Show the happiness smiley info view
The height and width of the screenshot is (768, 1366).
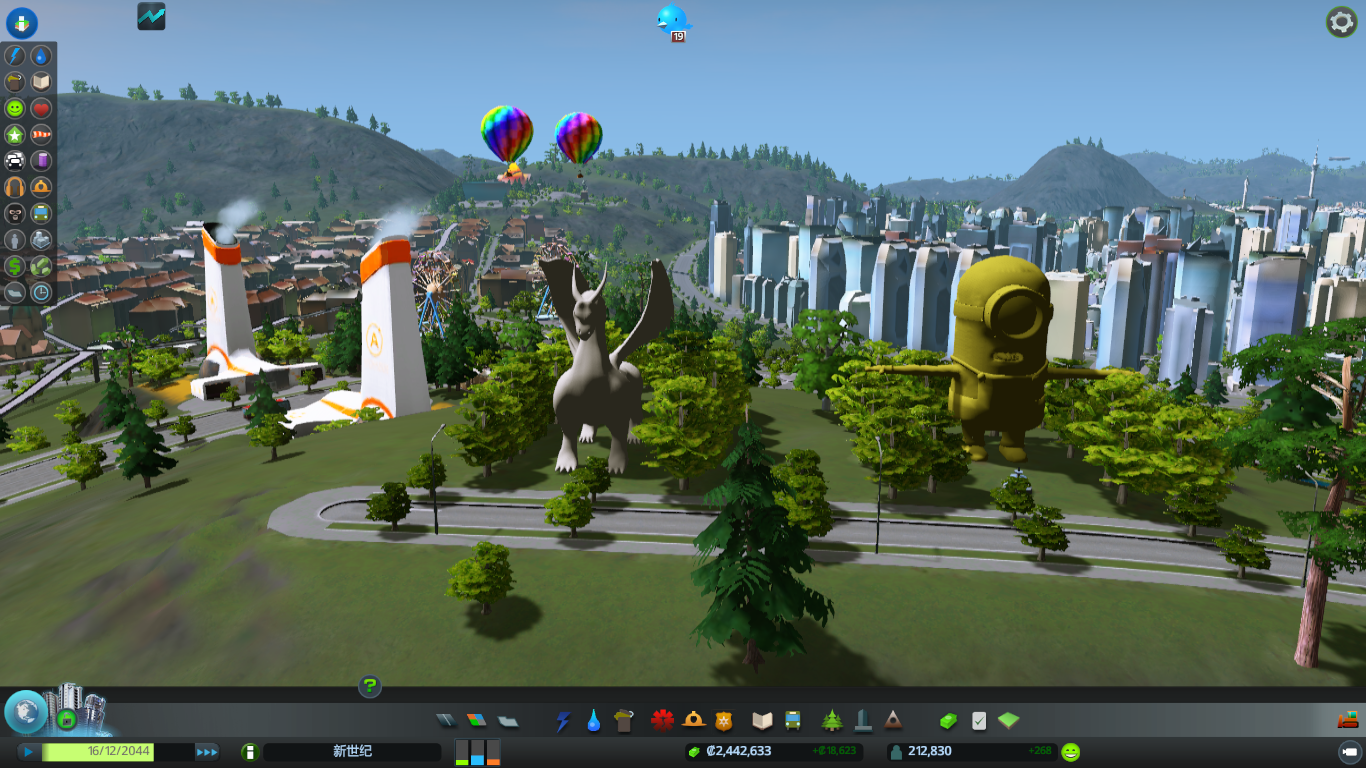click(15, 108)
